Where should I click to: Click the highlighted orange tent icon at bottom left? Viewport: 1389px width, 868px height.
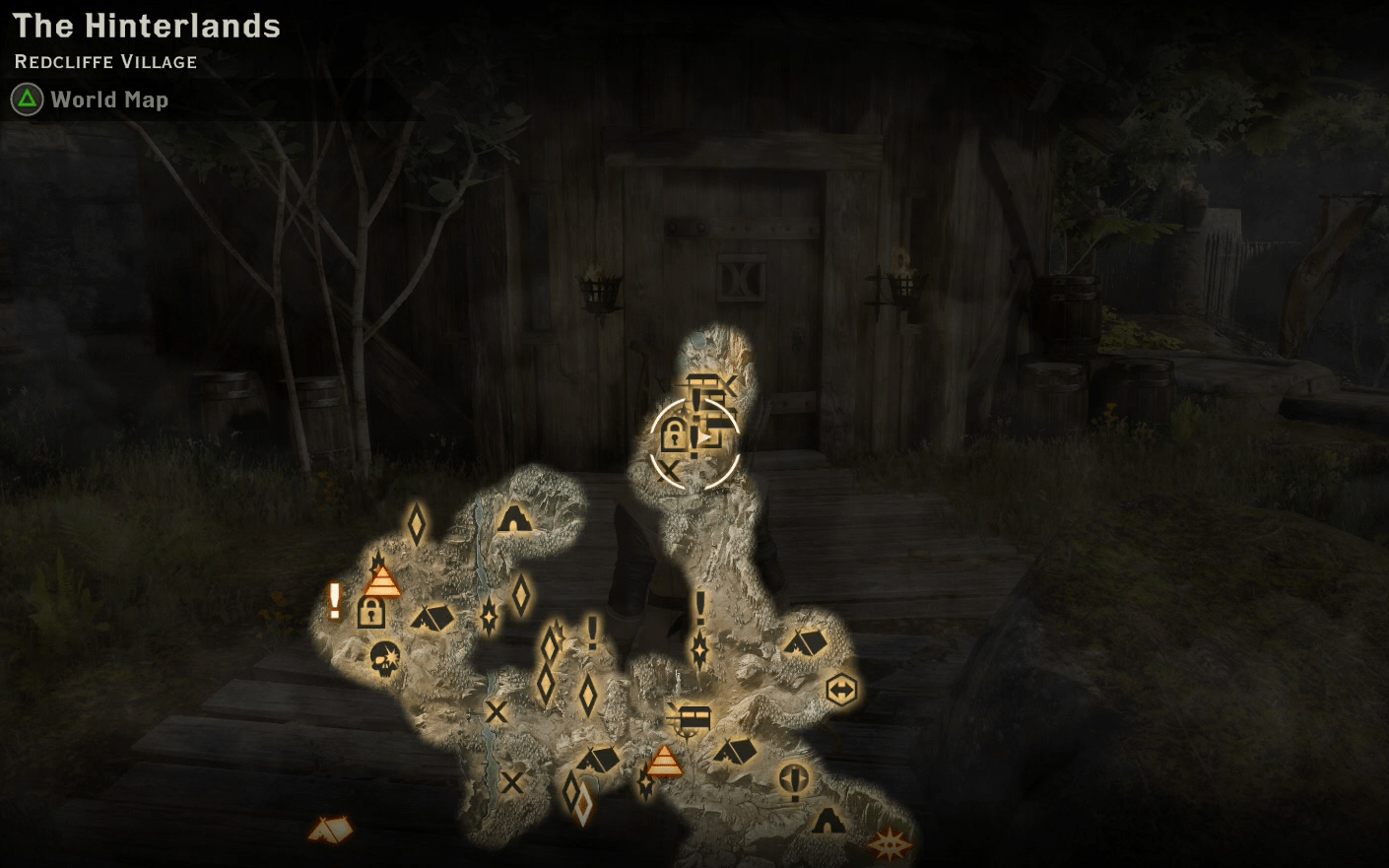(330, 830)
